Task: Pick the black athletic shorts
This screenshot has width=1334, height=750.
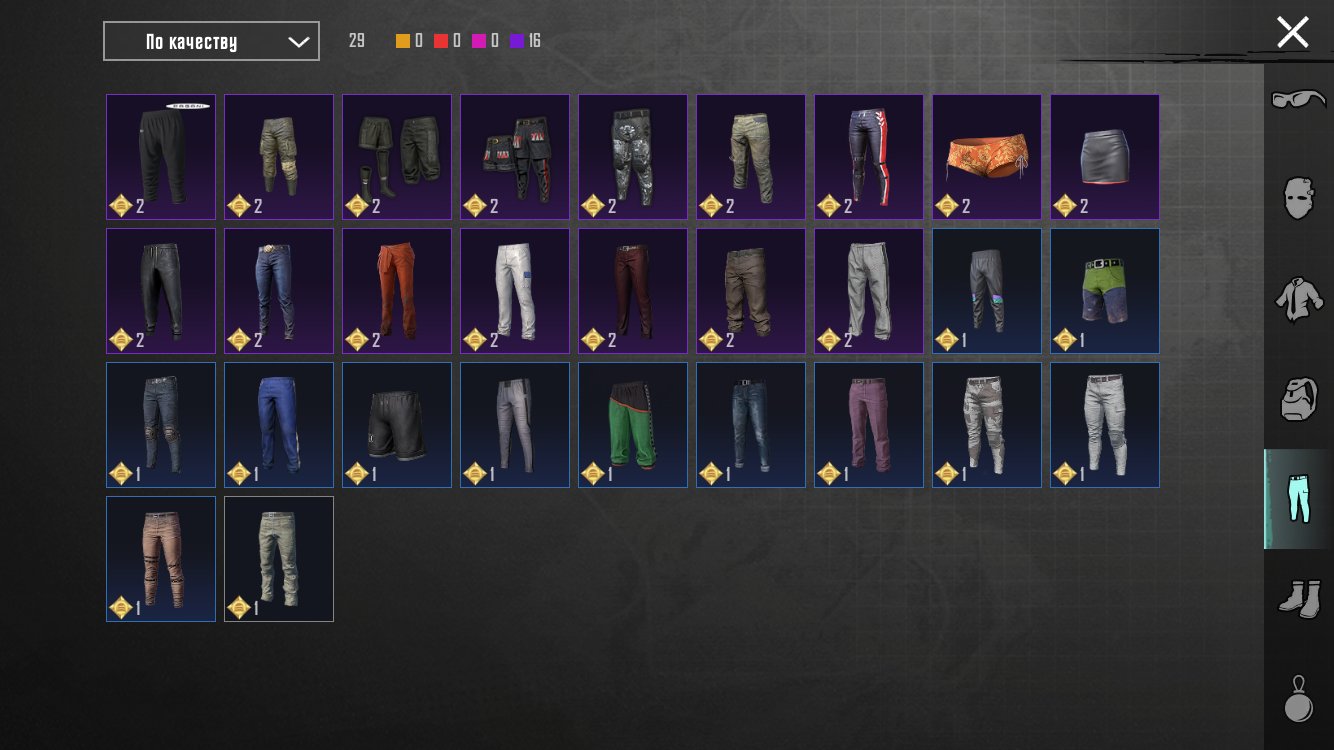Action: (397, 425)
